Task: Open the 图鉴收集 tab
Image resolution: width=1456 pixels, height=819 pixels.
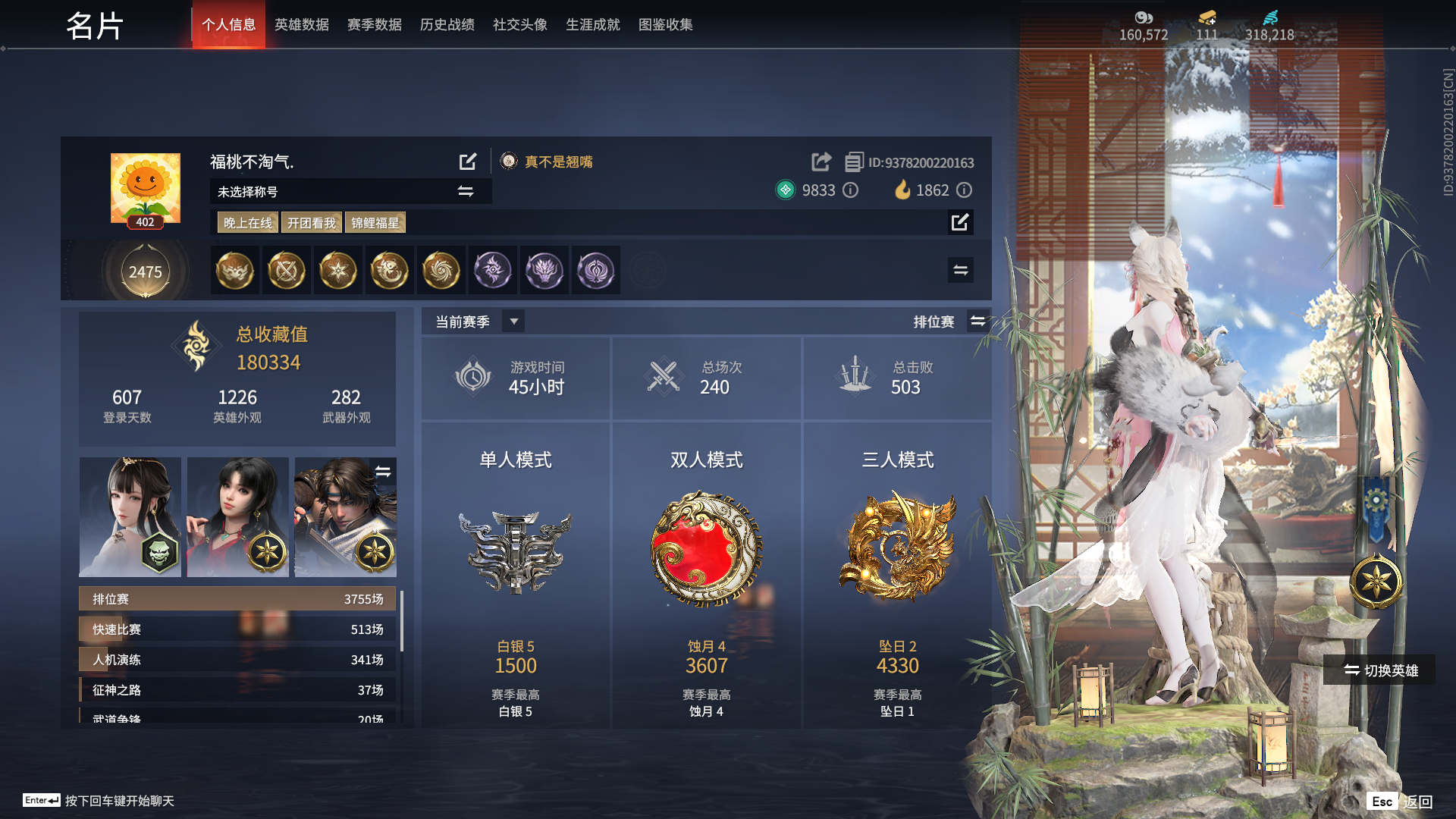Action: click(666, 24)
